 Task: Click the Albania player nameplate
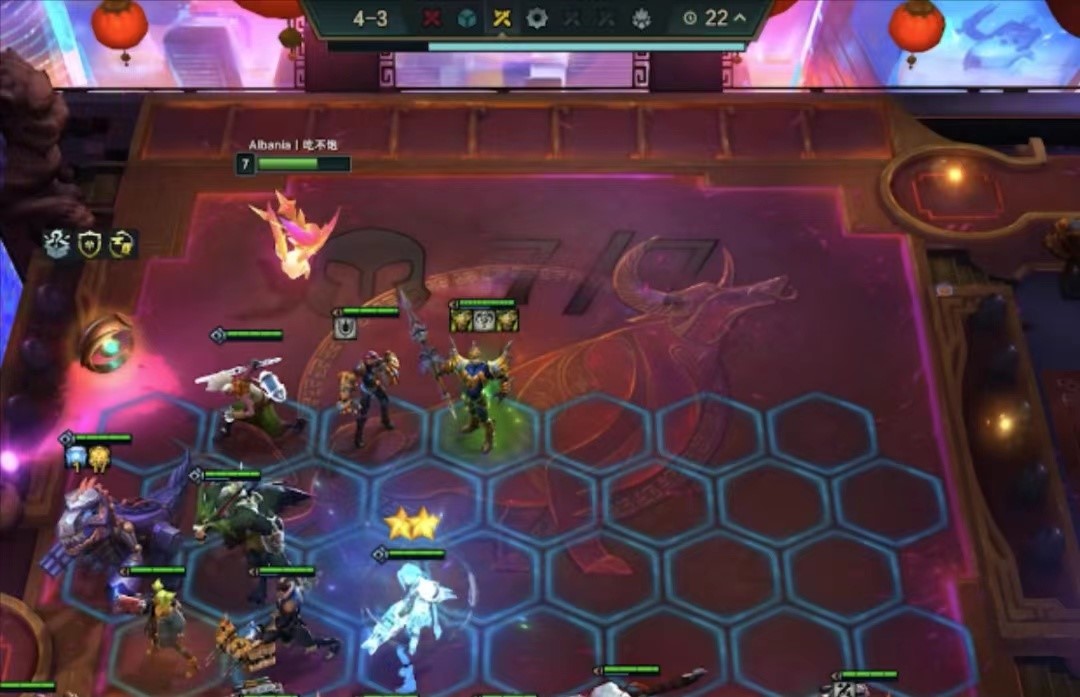(292, 145)
